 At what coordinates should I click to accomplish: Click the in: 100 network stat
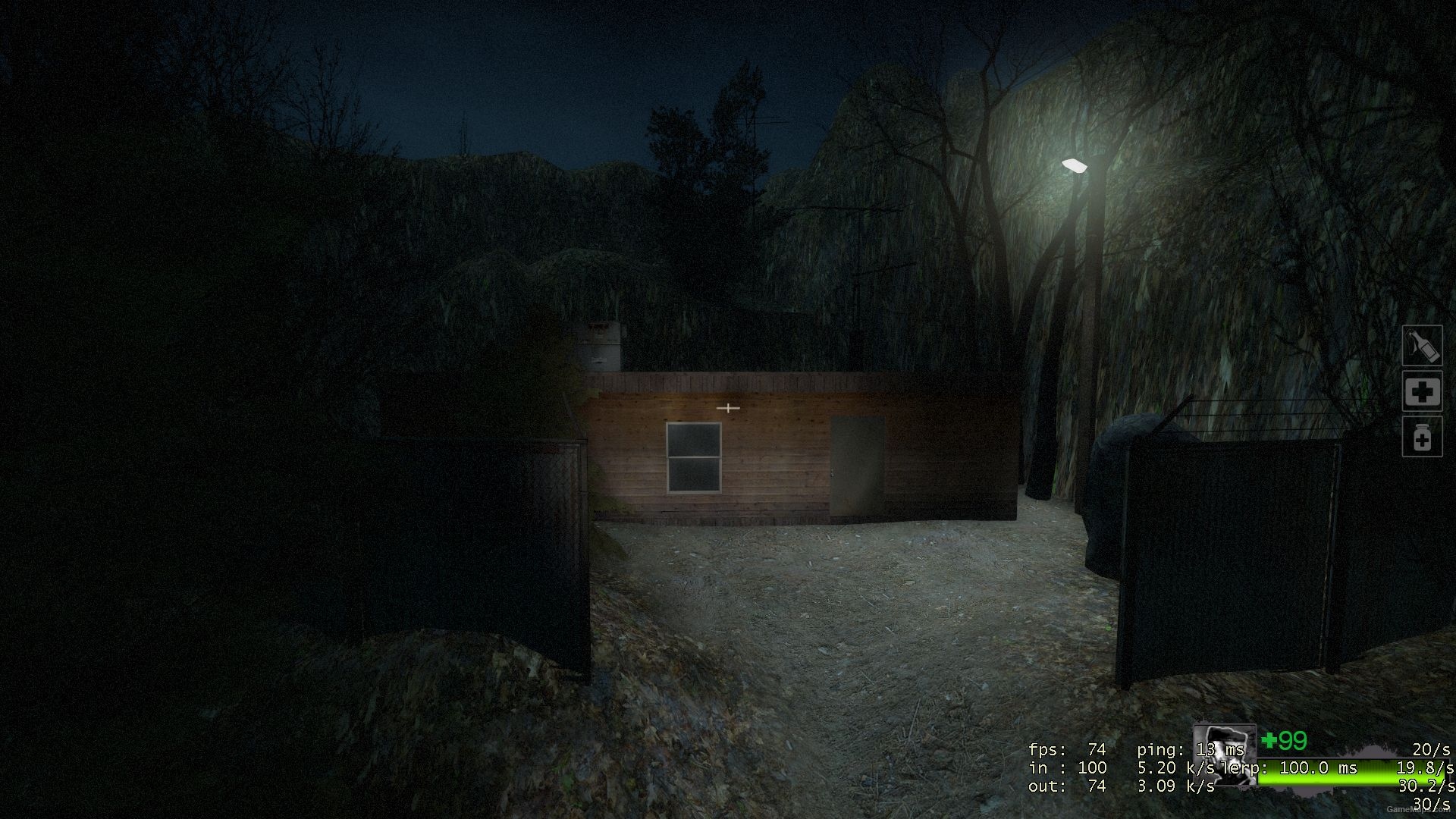coord(1065,767)
